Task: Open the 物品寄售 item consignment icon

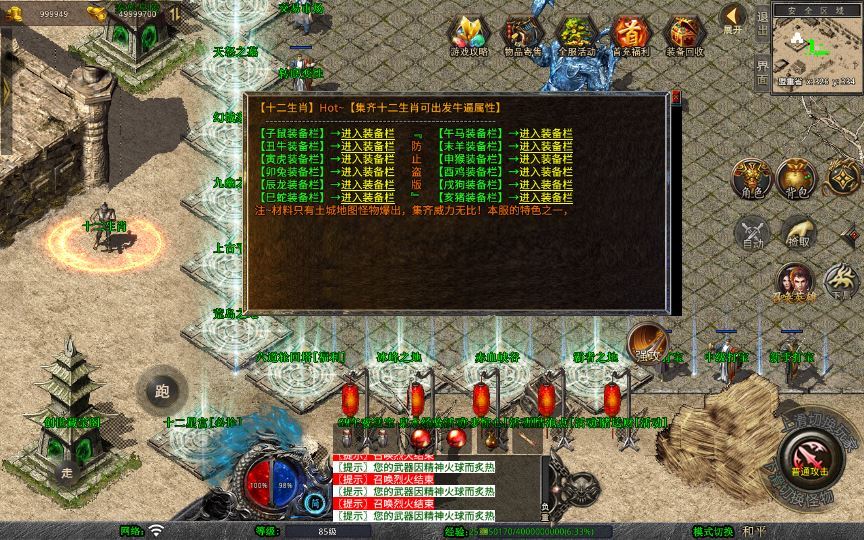Action: point(522,36)
